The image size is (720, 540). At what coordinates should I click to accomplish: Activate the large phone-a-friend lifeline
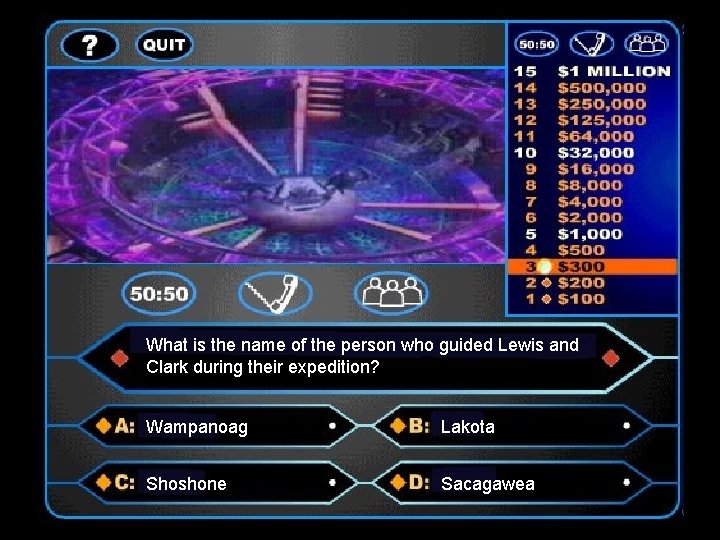tap(275, 293)
